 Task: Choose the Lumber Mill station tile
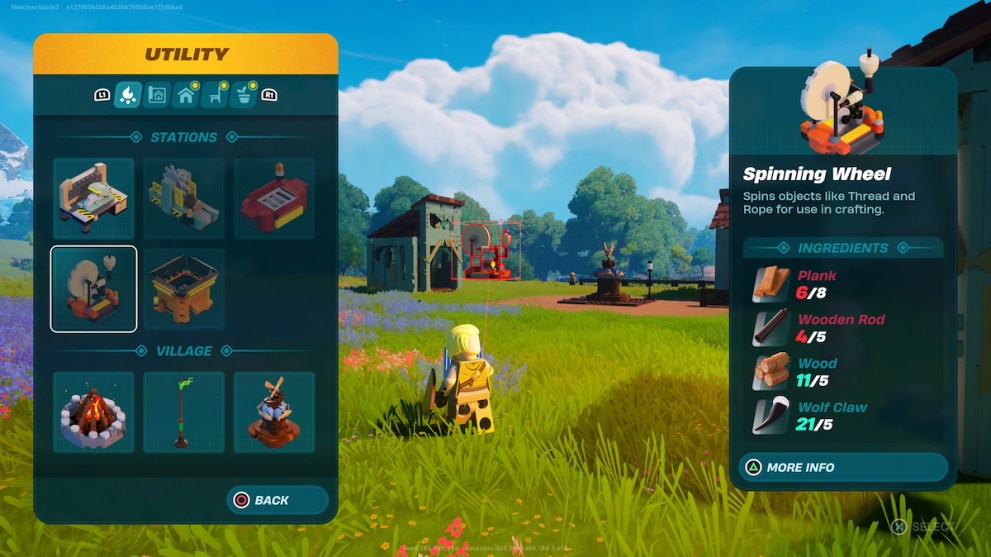click(184, 198)
